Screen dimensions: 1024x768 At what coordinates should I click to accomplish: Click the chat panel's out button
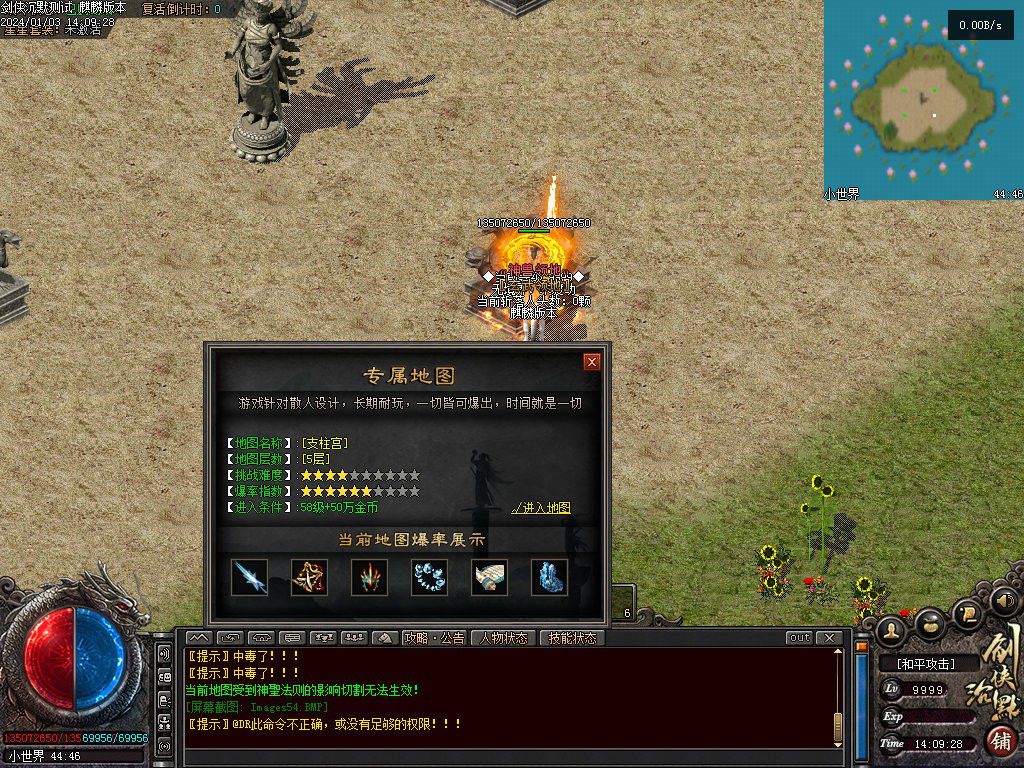pyautogui.click(x=799, y=638)
